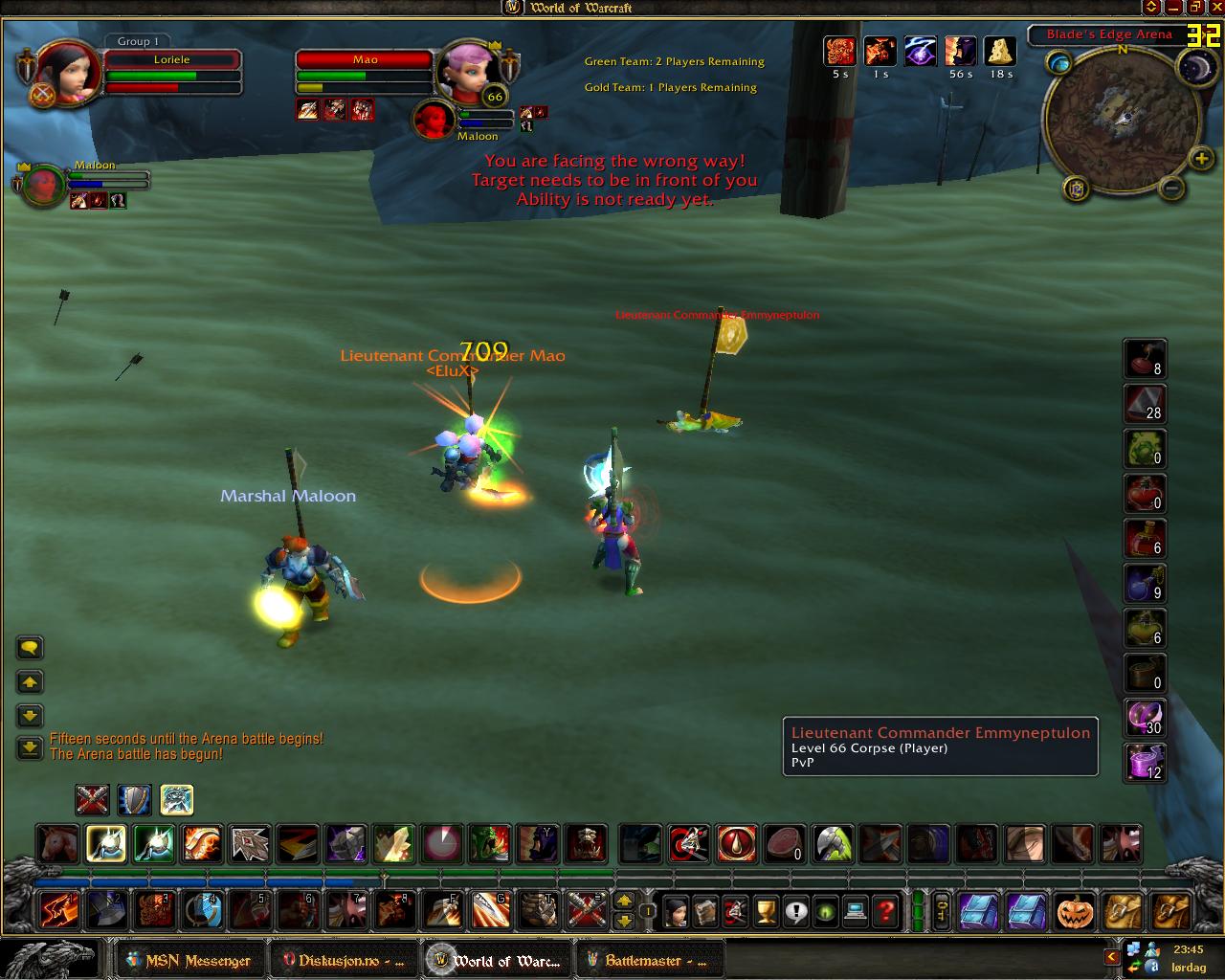The image size is (1225, 980).
Task: Open the battlefield shield icon on minimap
Action: (x=1077, y=188)
